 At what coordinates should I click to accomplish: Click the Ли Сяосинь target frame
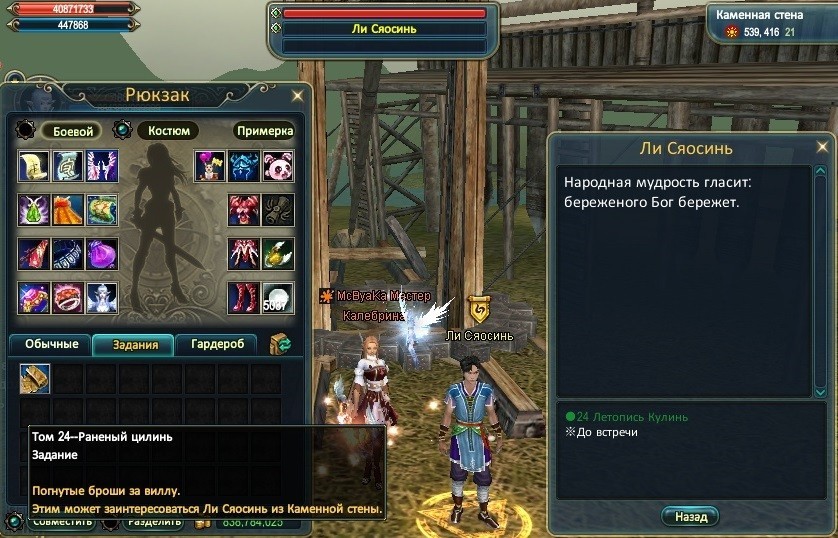click(385, 29)
